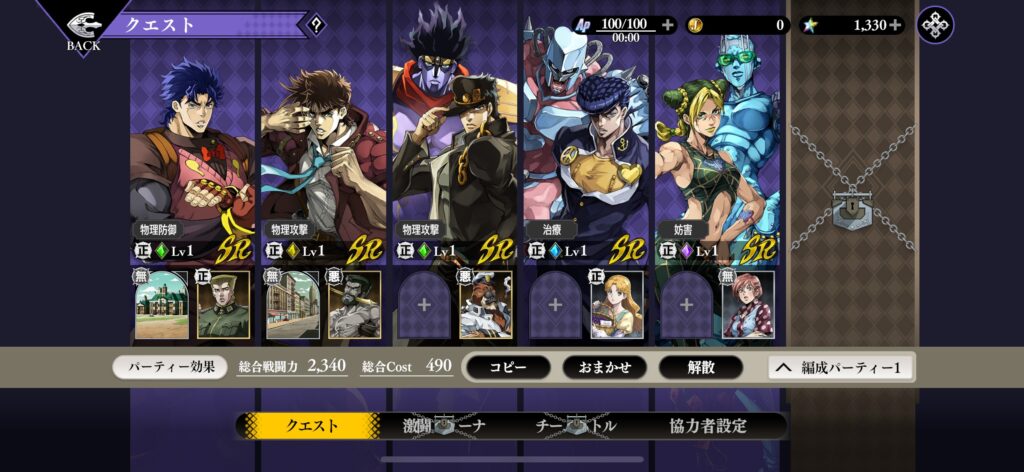Switch to the クエスト tab
Viewport: 1024px width, 472px height.
pyautogui.click(x=312, y=425)
